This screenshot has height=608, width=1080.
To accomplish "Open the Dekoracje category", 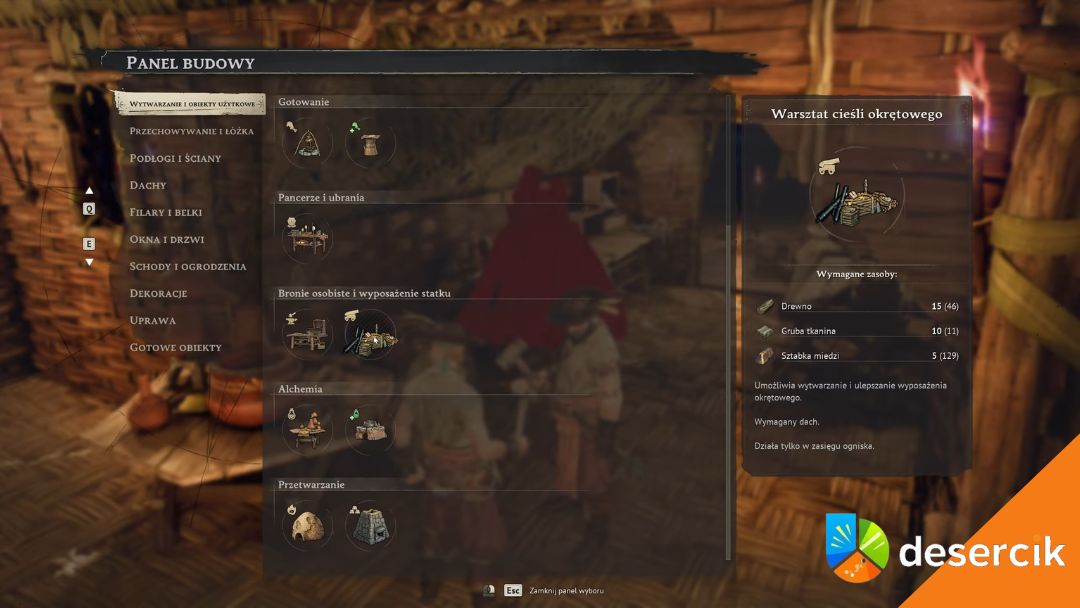I will [x=158, y=293].
